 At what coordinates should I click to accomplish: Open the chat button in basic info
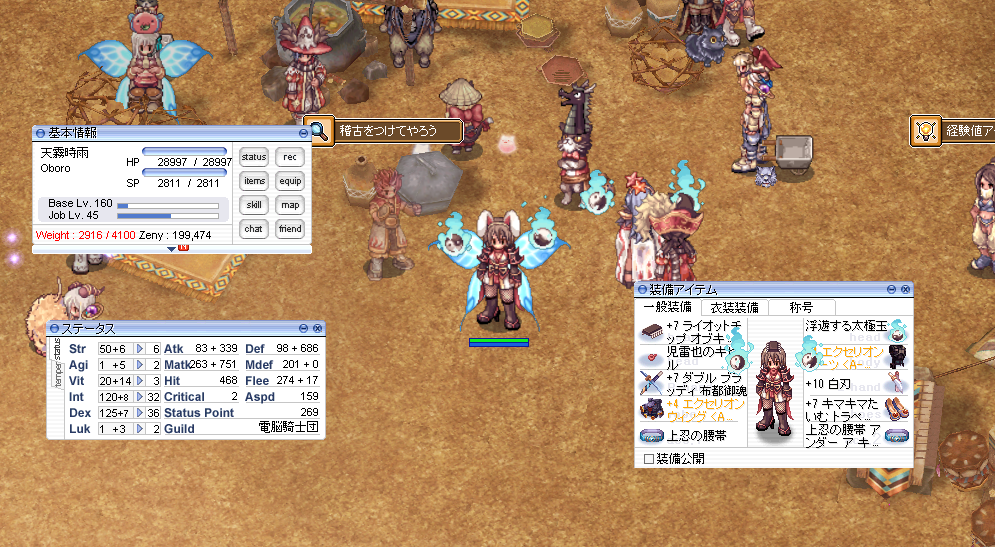[254, 229]
